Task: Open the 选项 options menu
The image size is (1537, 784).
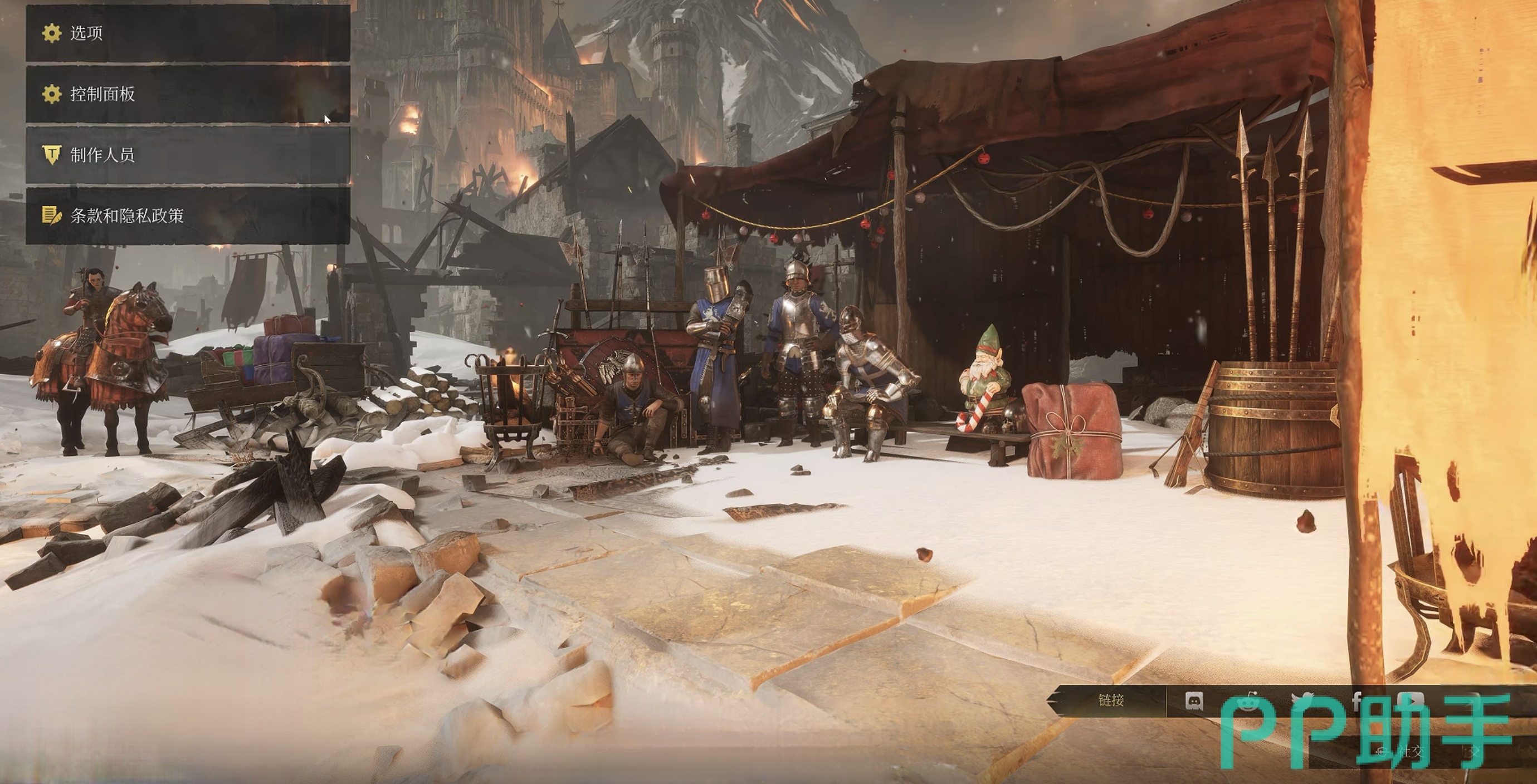Action: click(x=187, y=33)
